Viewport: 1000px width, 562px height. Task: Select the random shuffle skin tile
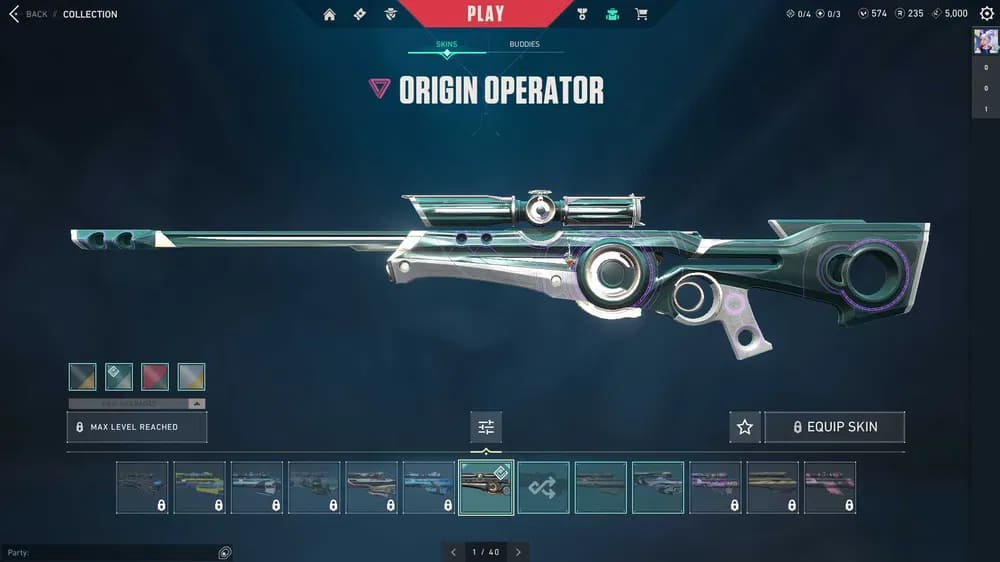[x=543, y=487]
